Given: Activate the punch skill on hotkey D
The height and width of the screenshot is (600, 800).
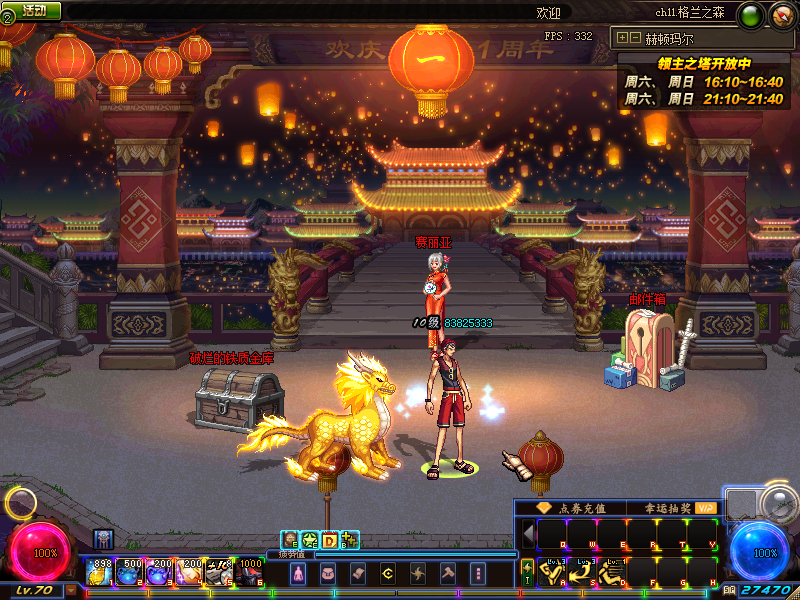Looking at the screenshot, I should (611, 571).
